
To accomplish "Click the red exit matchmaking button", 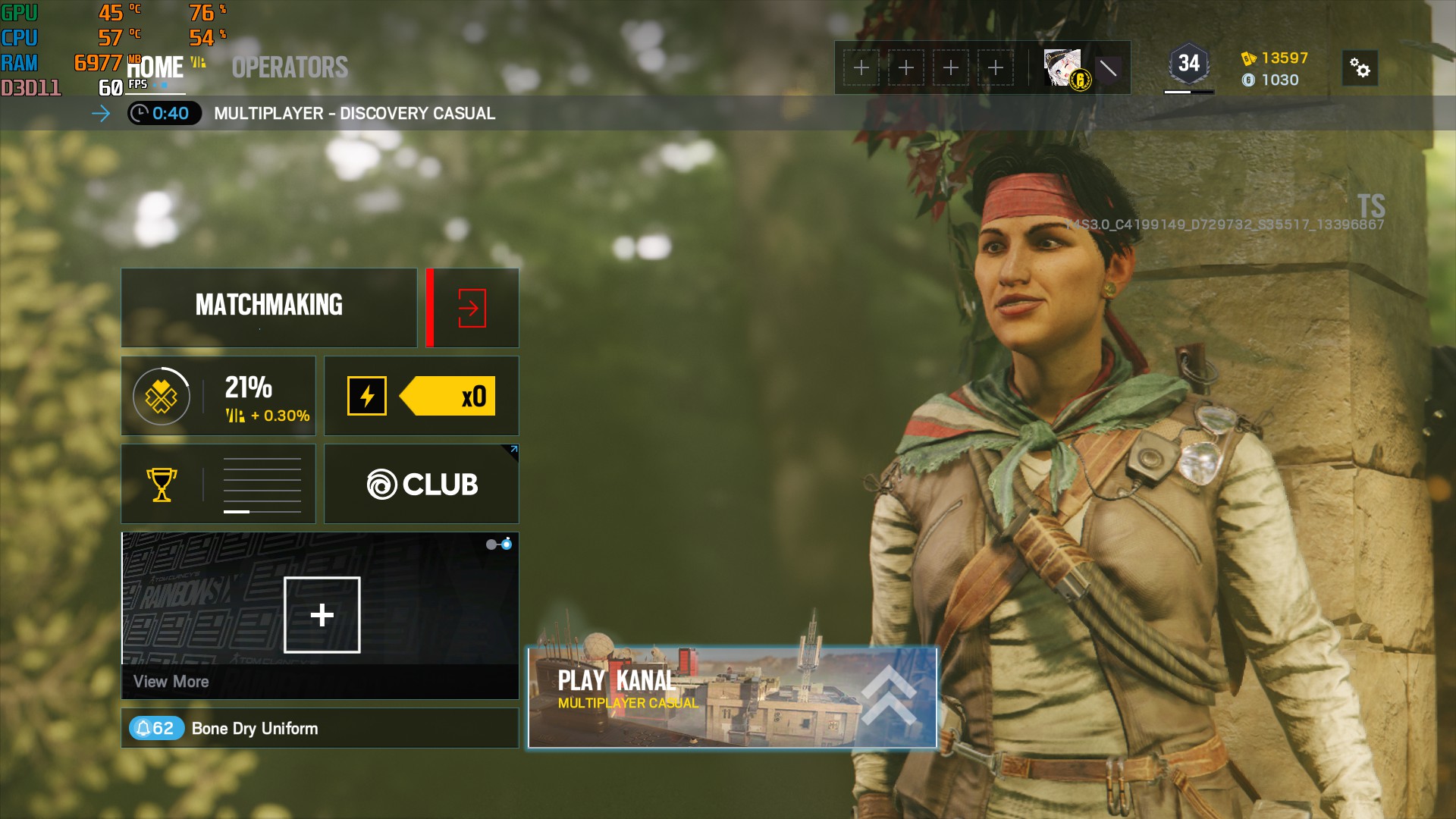I will point(472,308).
